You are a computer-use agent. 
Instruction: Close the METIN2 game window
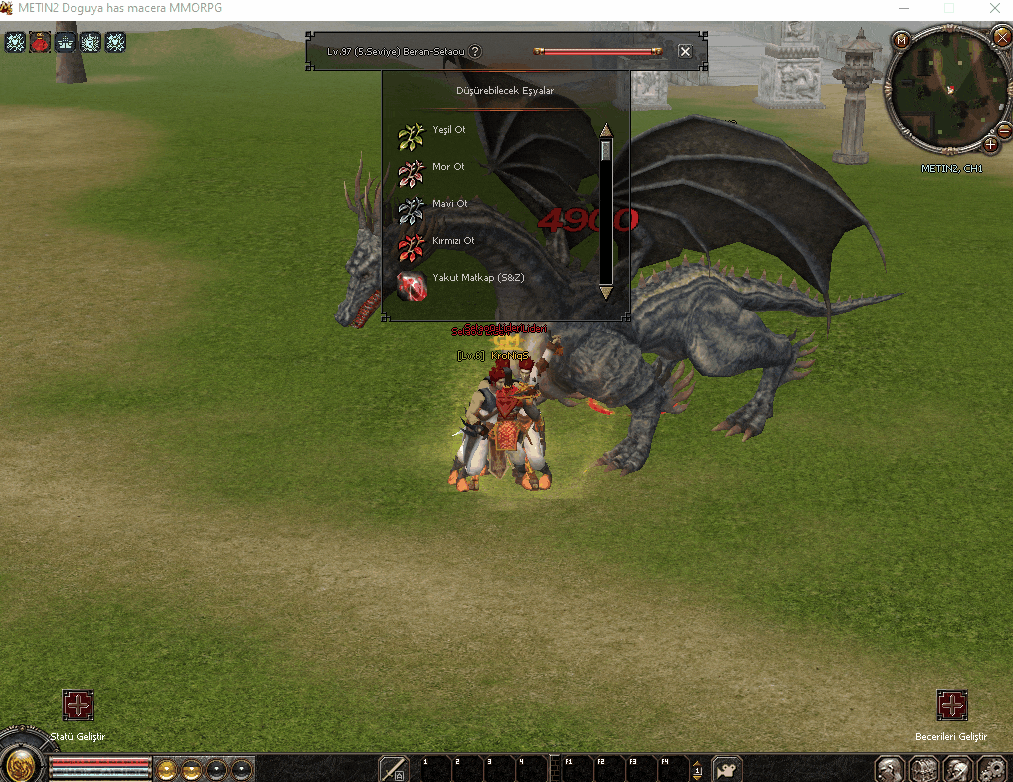coord(991,8)
